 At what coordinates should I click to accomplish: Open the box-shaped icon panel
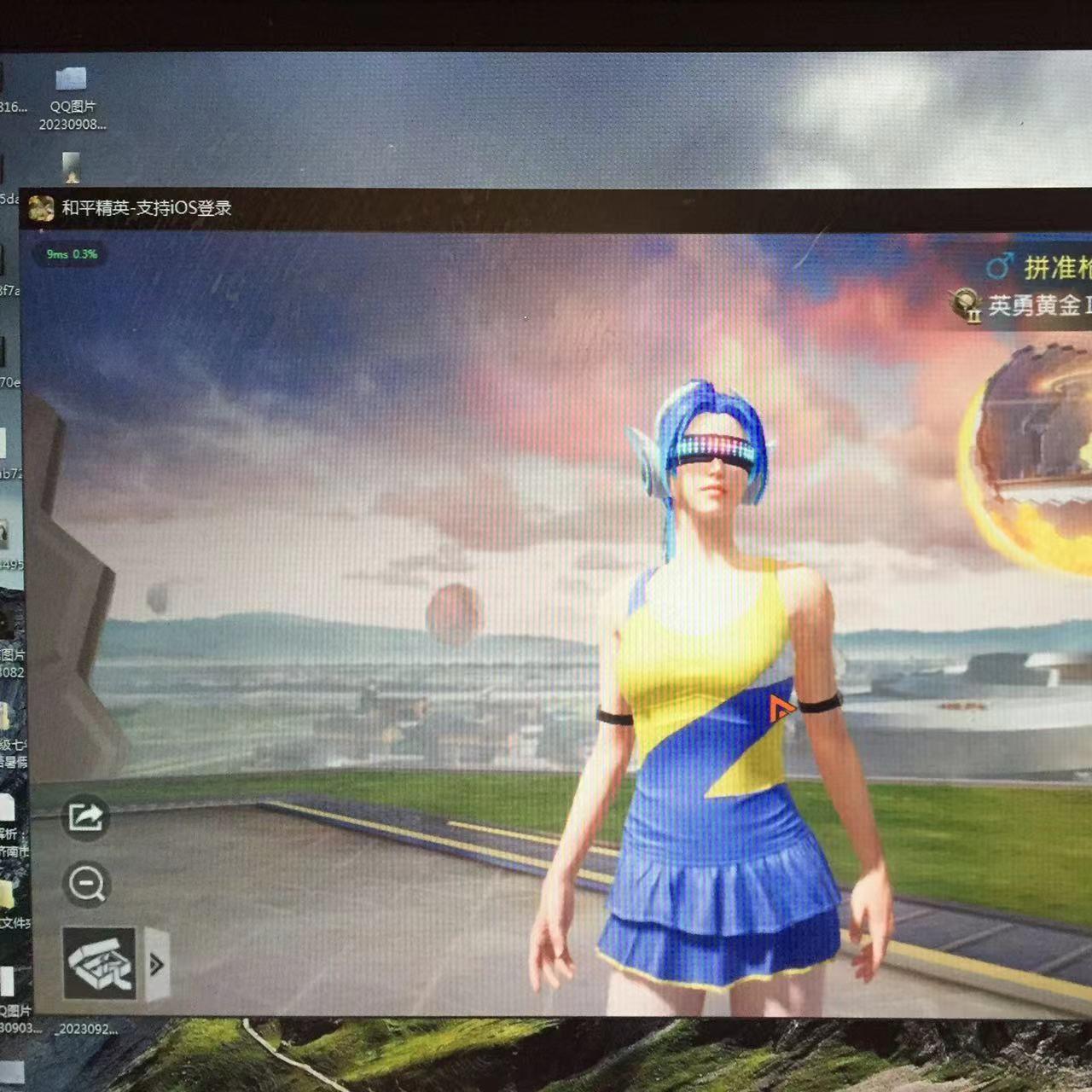click(100, 963)
